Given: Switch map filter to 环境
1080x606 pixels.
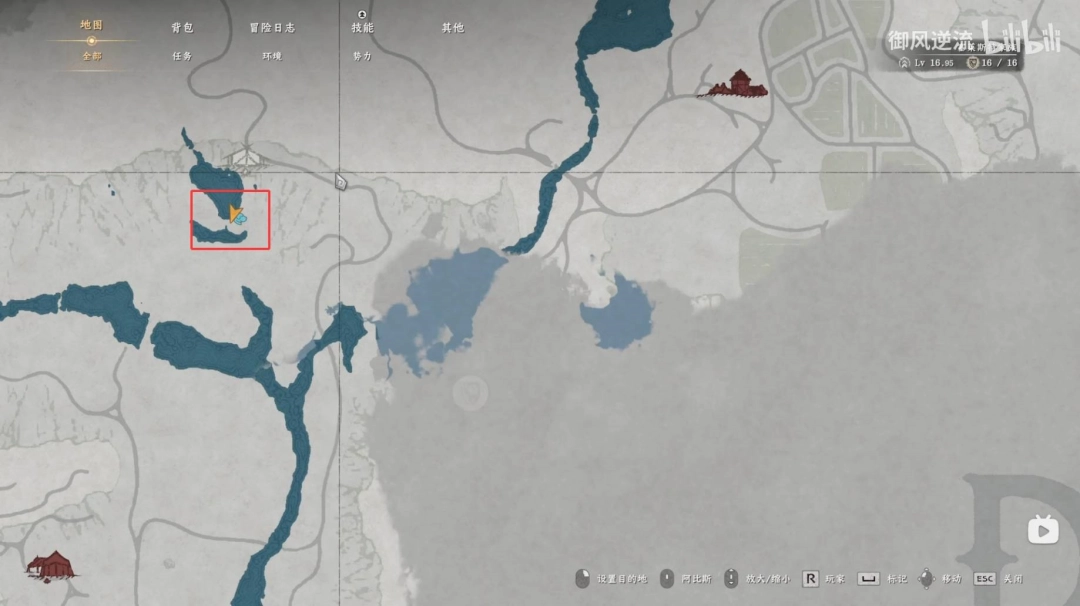Looking at the screenshot, I should [272, 57].
